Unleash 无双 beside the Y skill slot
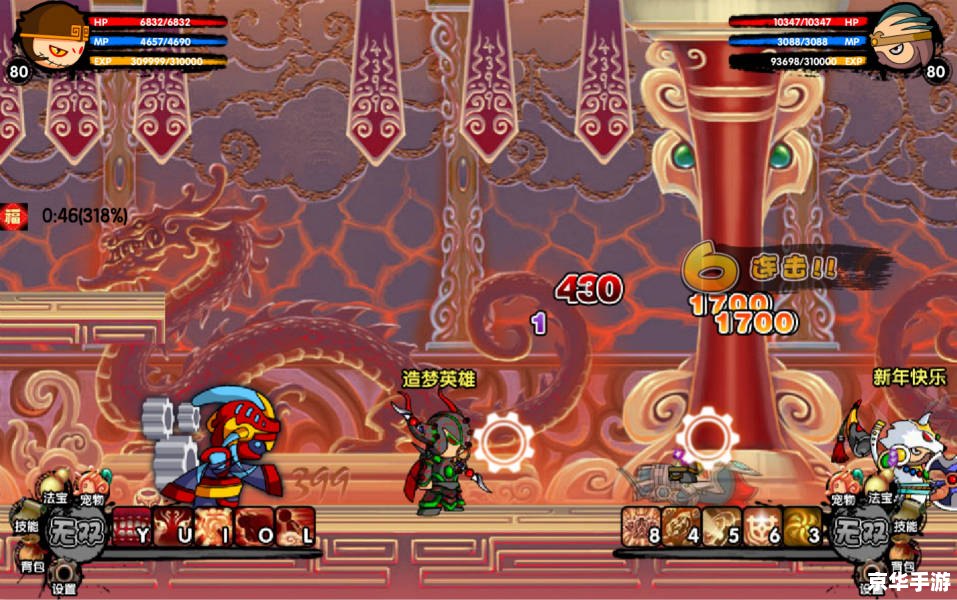Screen dimensions: 957x600 (x=77, y=528)
